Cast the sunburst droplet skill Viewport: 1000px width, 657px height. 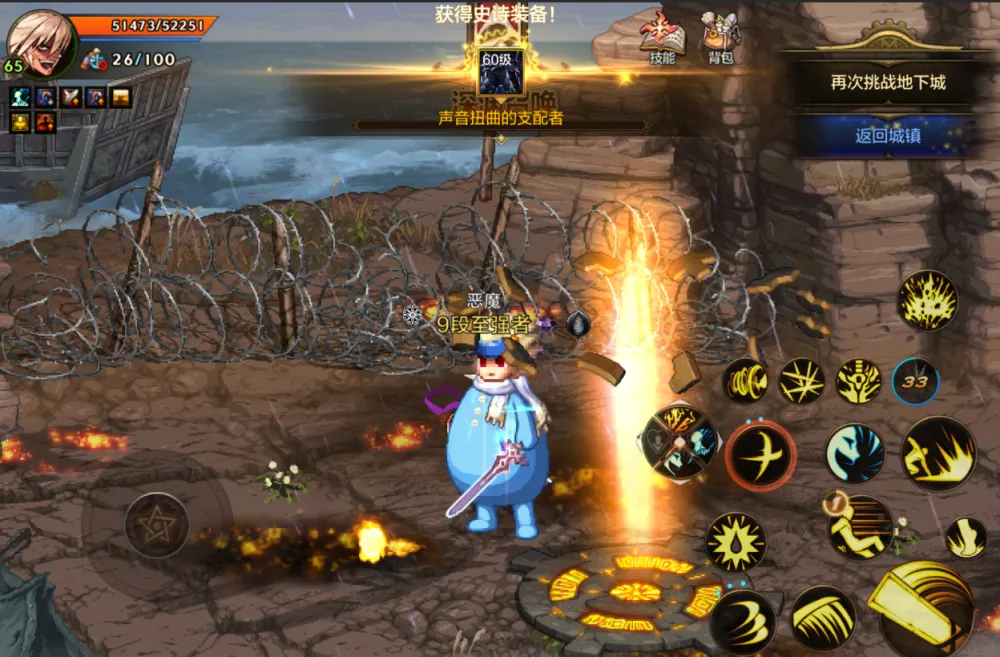click(x=736, y=542)
